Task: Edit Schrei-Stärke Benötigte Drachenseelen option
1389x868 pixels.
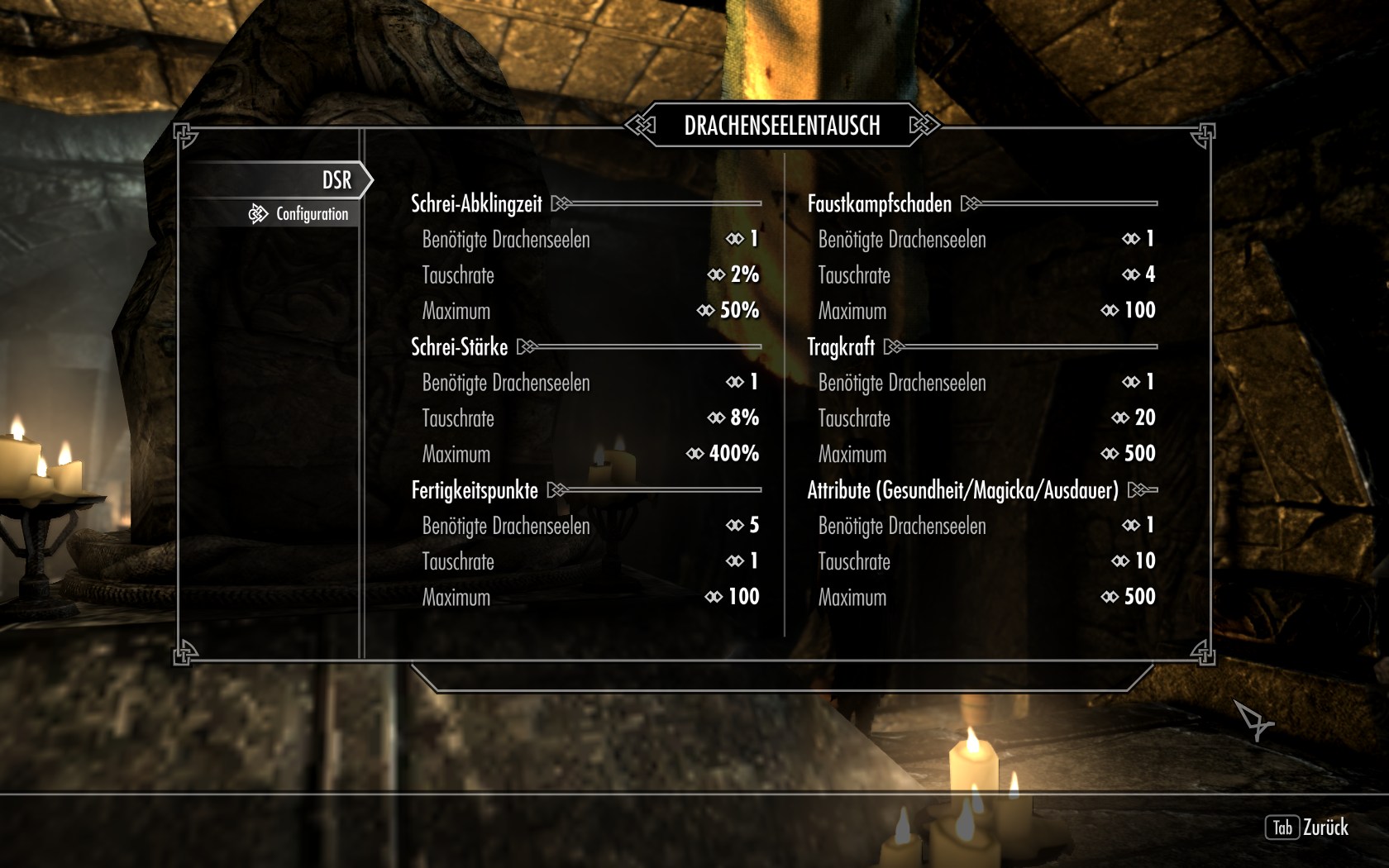Action: [x=589, y=383]
